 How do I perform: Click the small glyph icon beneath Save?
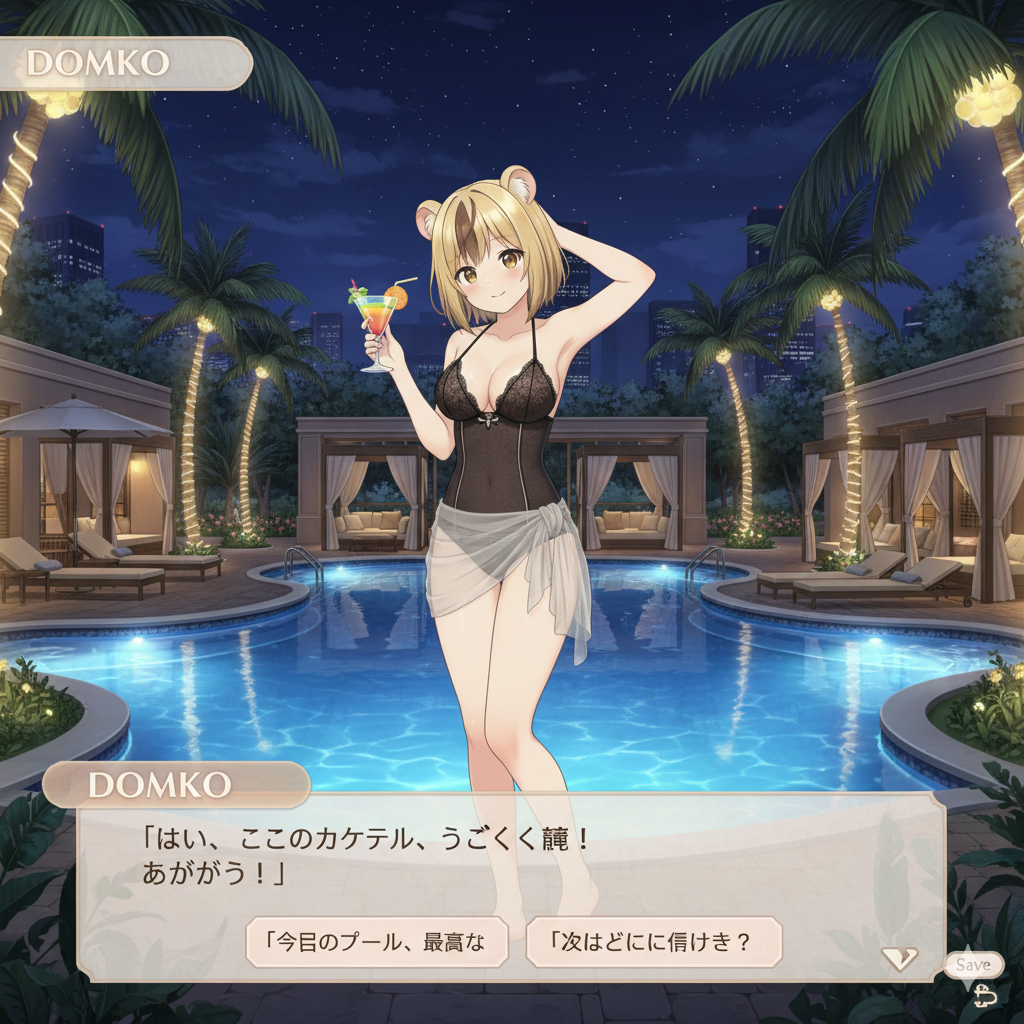coord(985,994)
